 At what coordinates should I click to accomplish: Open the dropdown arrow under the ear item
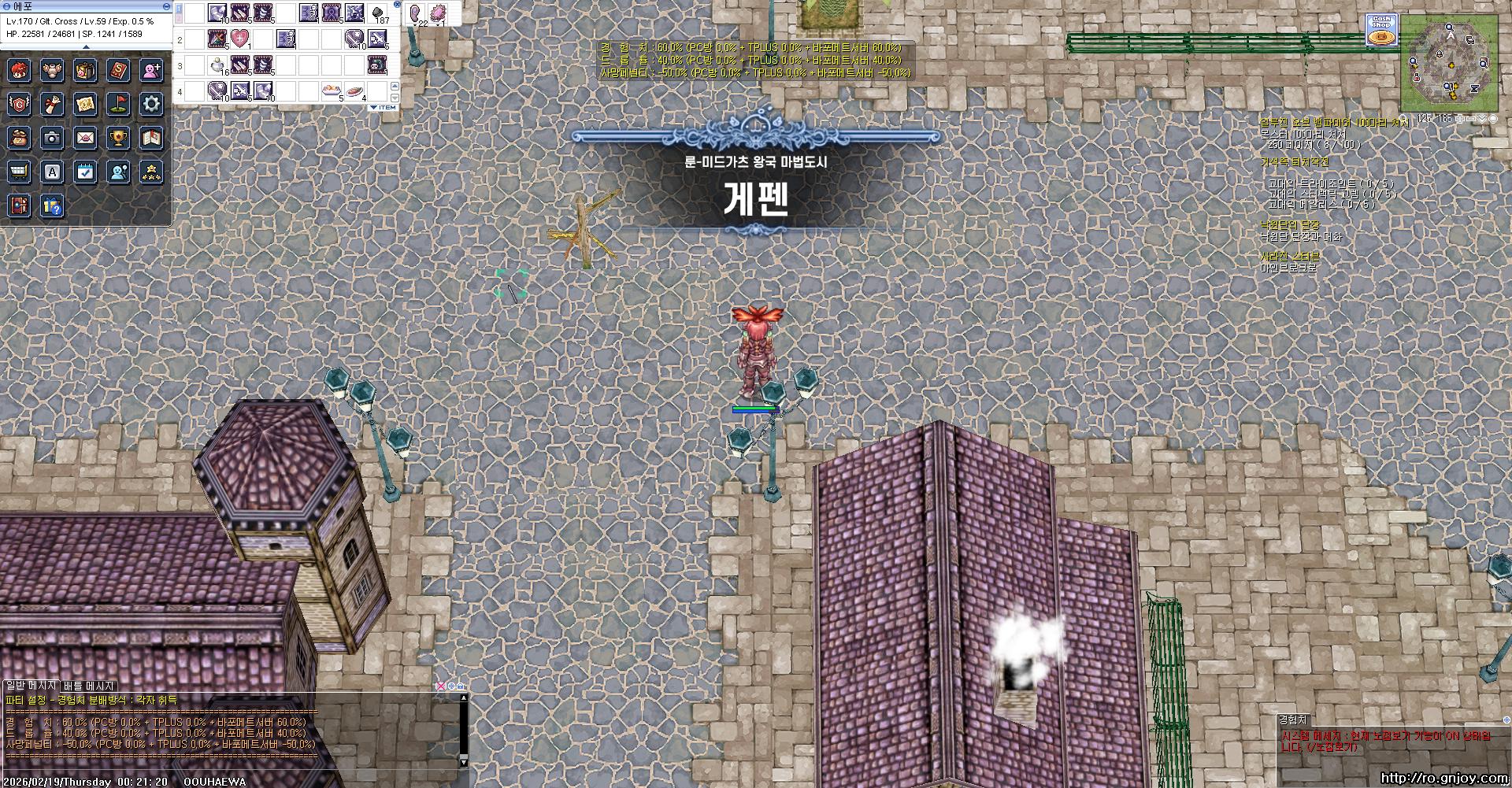(415, 25)
